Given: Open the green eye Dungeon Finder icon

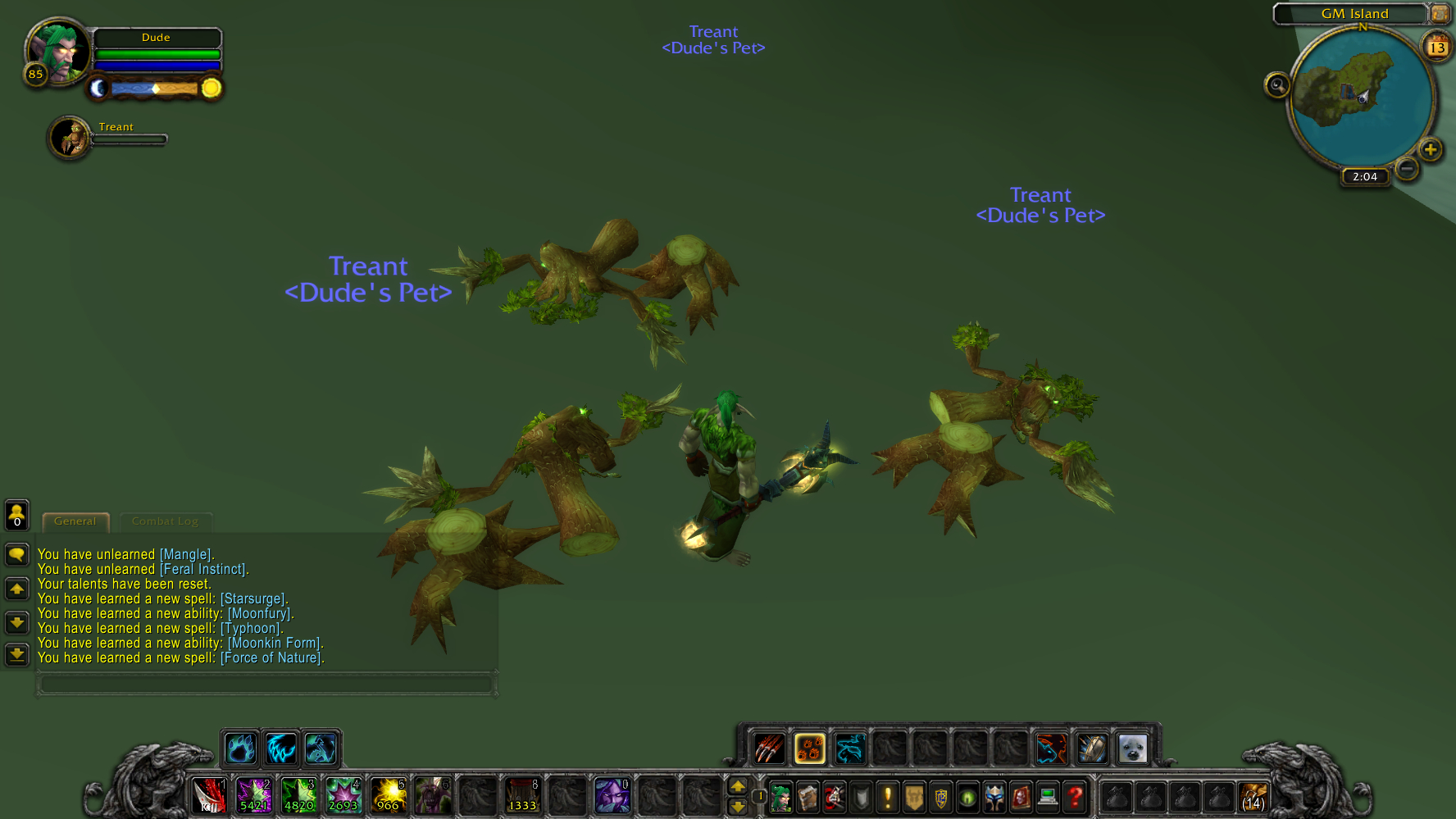Looking at the screenshot, I should [x=967, y=797].
